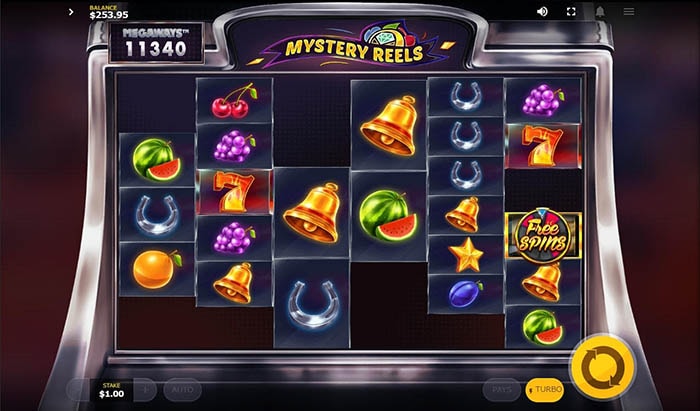Screen dimensions: 700x411
Task: Open the Pays table
Action: tap(502, 389)
